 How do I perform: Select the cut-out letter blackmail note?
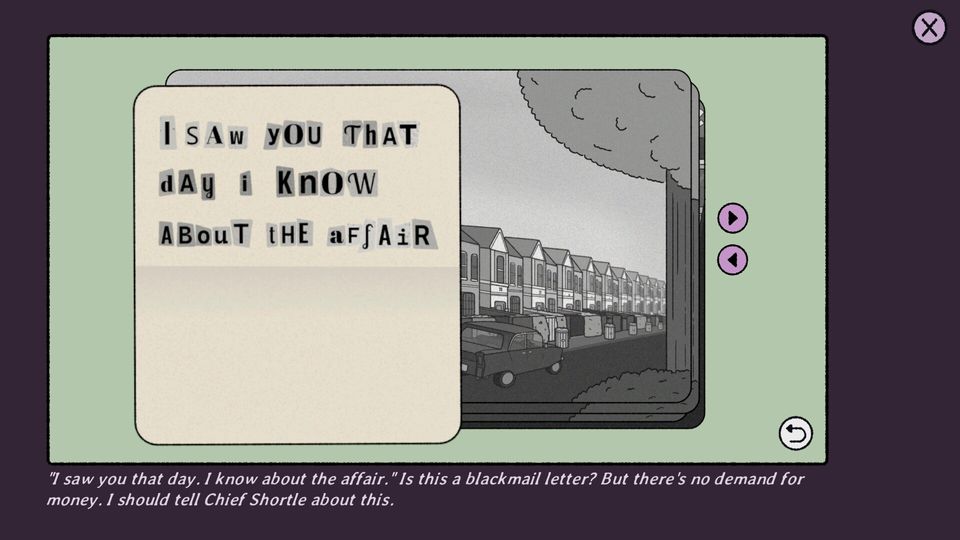[x=297, y=264]
